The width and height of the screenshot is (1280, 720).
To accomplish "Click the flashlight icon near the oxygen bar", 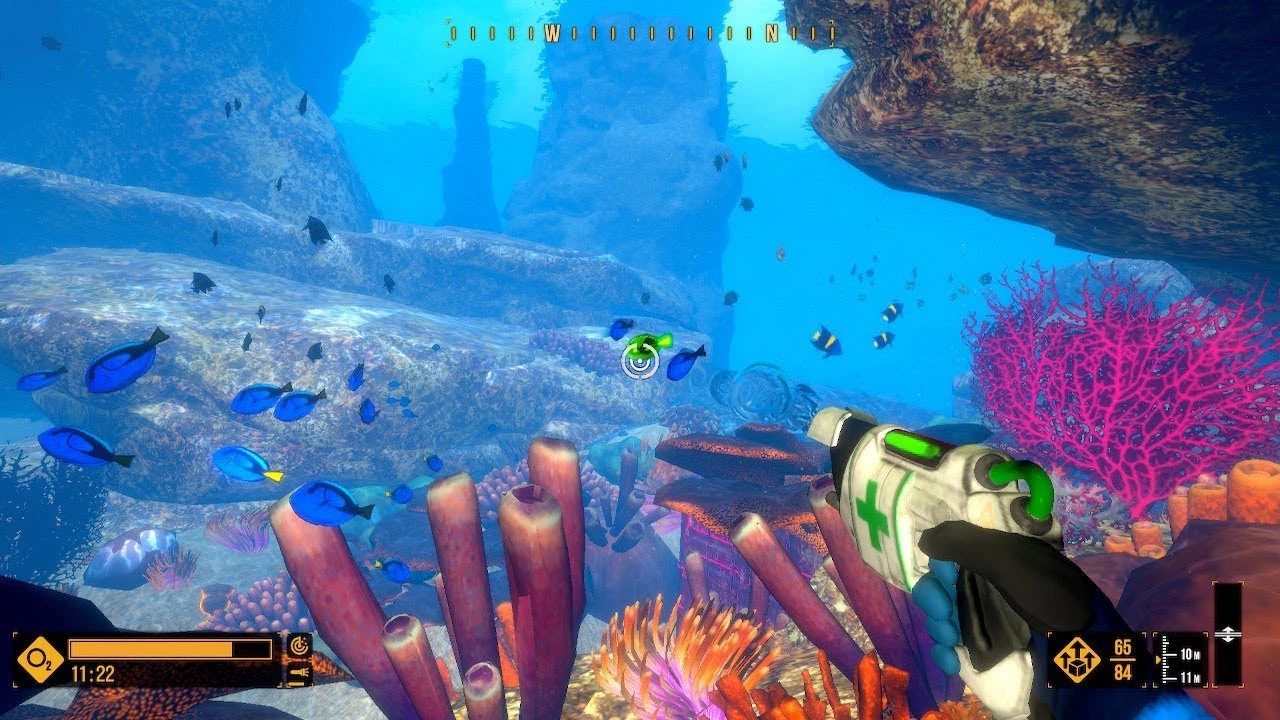I will point(299,674).
